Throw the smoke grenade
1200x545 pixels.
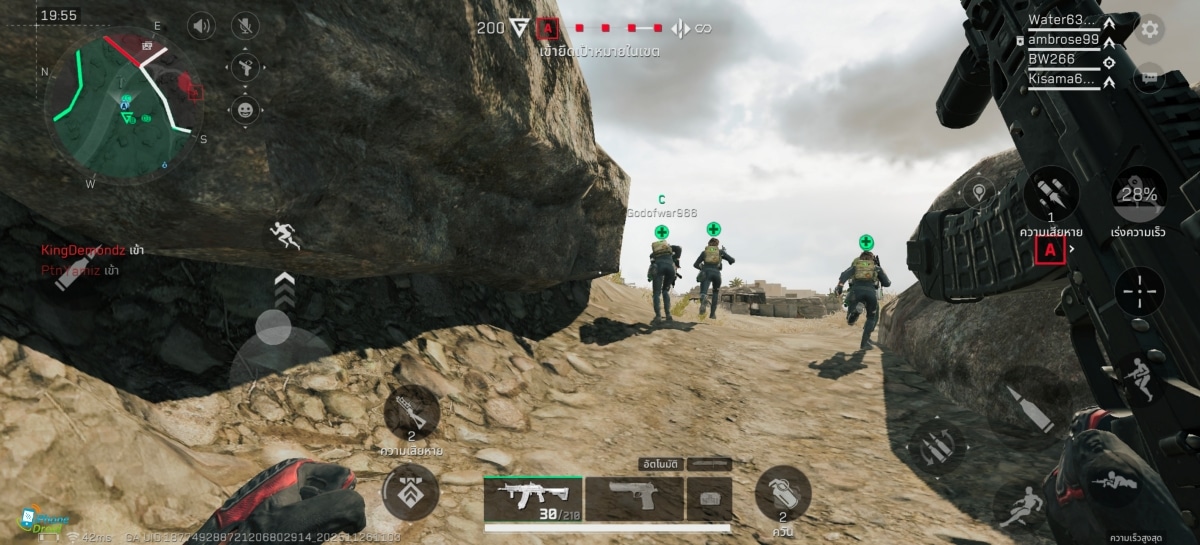coord(782,493)
